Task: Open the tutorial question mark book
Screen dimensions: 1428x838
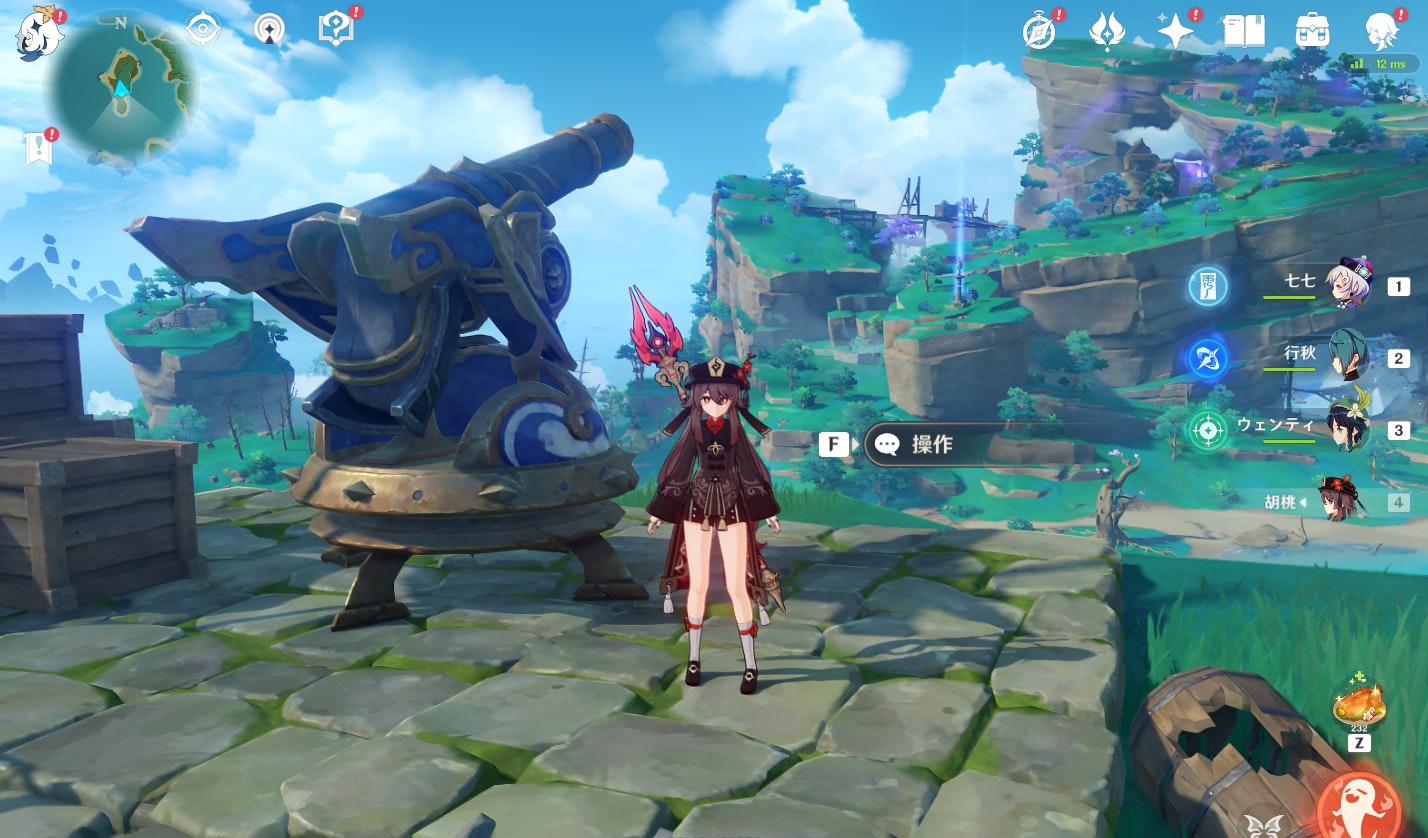Action: [x=336, y=29]
